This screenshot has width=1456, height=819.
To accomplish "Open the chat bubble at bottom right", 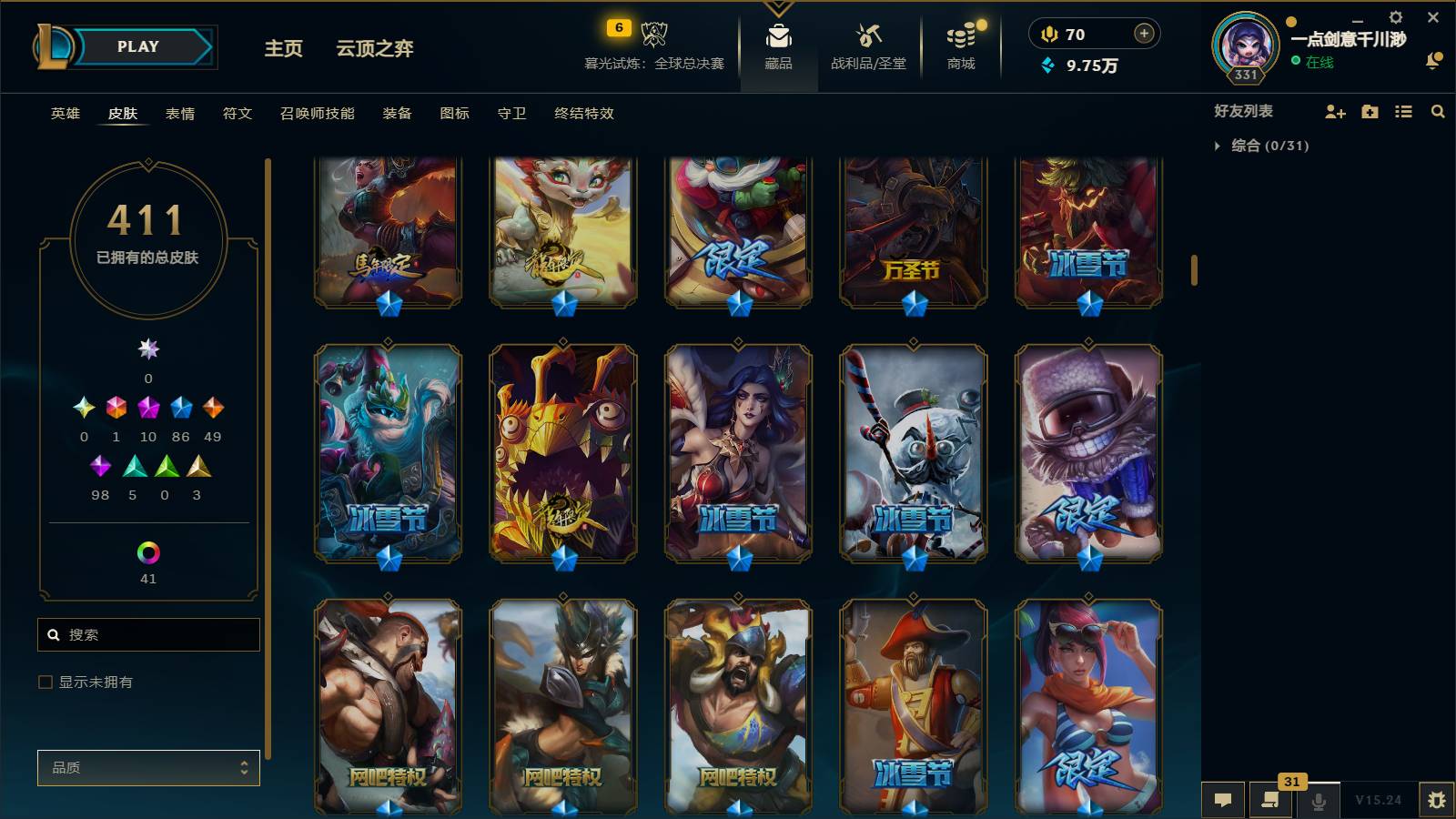I will (1223, 800).
